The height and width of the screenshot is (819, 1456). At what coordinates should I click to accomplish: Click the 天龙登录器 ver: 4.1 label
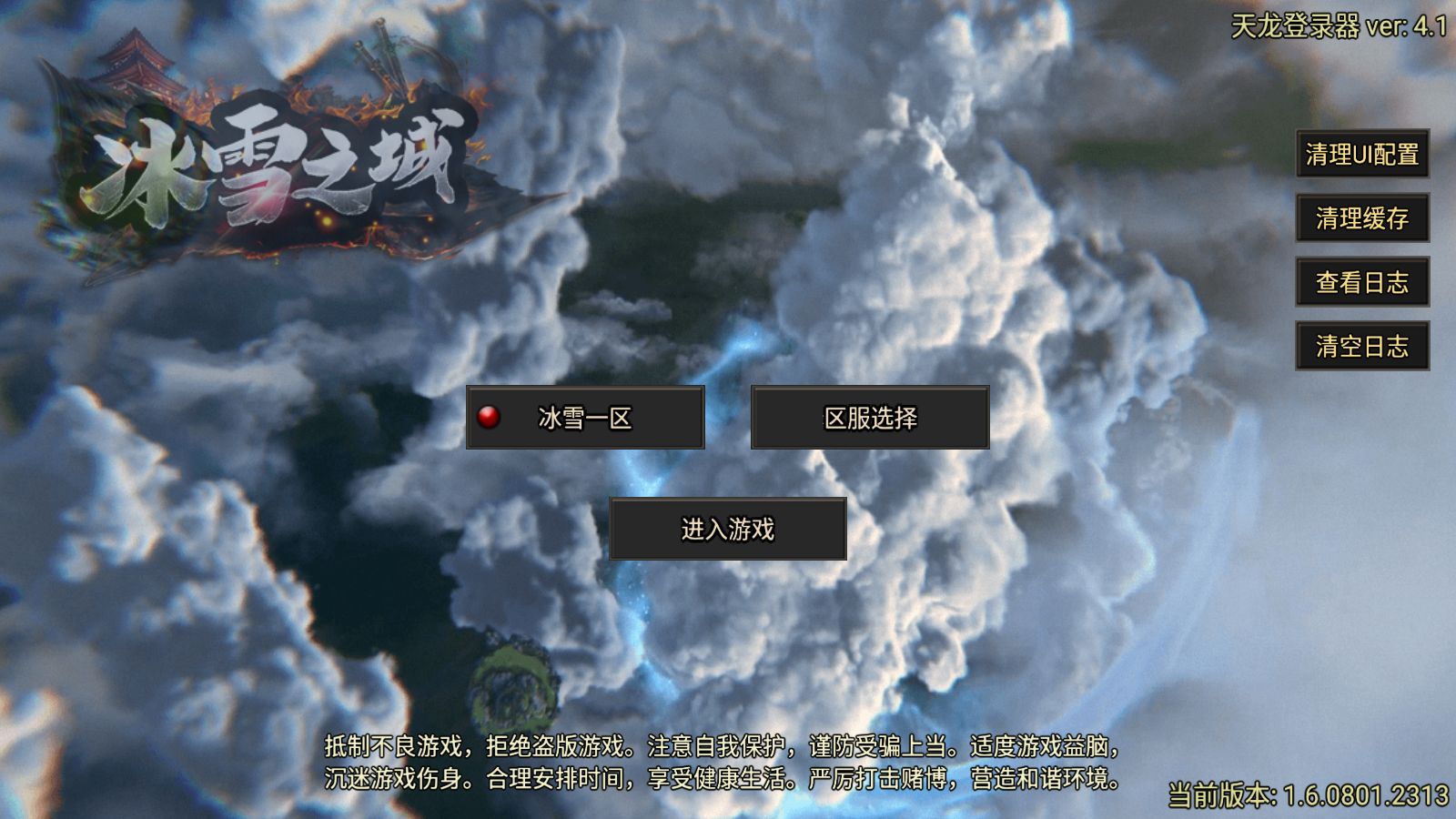(x=1338, y=25)
